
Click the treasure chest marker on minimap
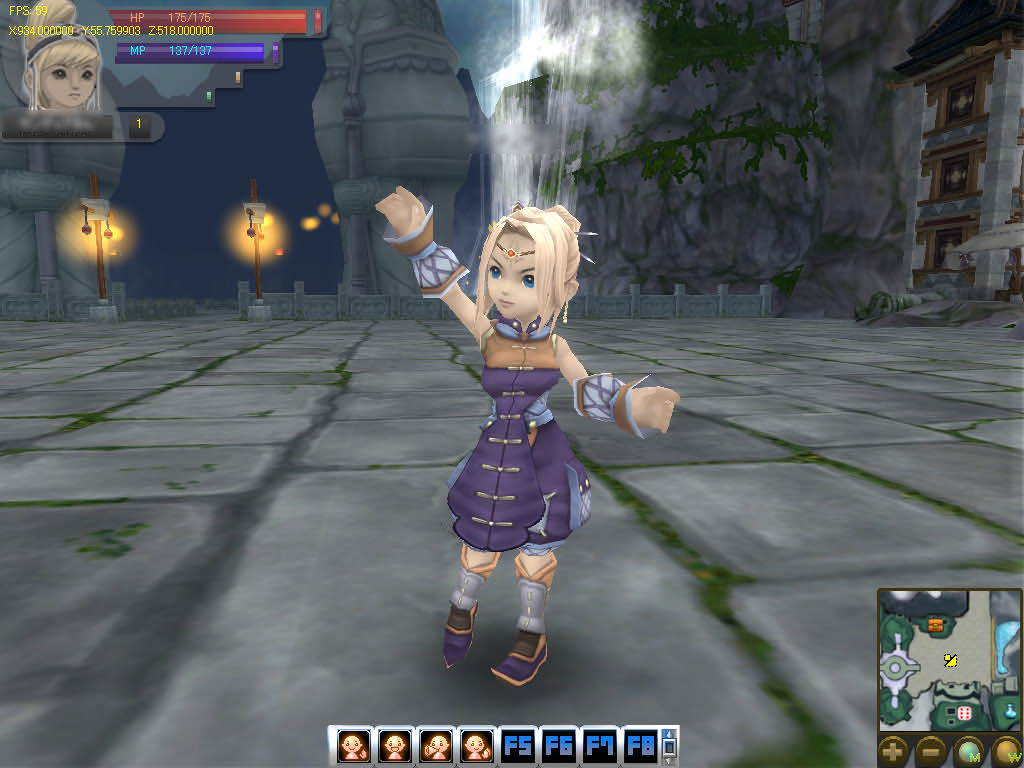click(936, 625)
